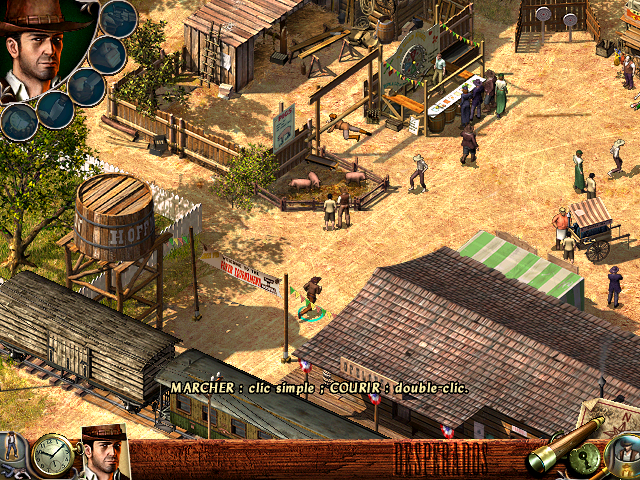
Task: Select Cooper's large portrait in the corner
Action: [38, 50]
